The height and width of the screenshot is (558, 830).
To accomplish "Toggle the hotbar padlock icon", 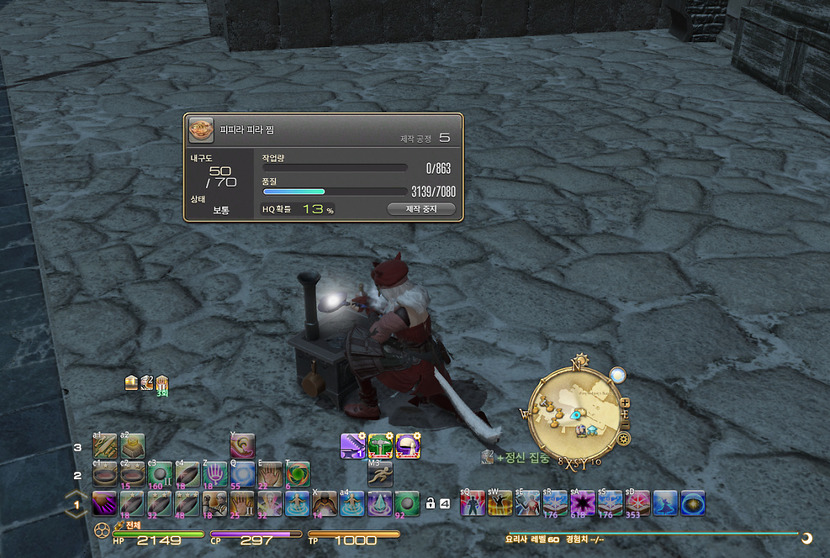I will pos(430,502).
